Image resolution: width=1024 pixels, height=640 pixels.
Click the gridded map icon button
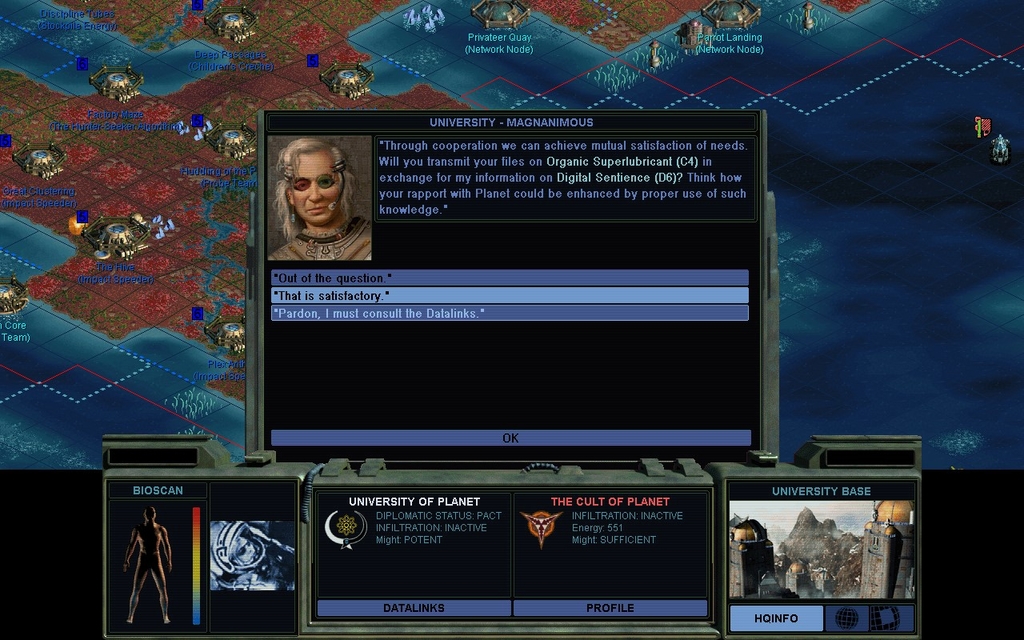886,618
